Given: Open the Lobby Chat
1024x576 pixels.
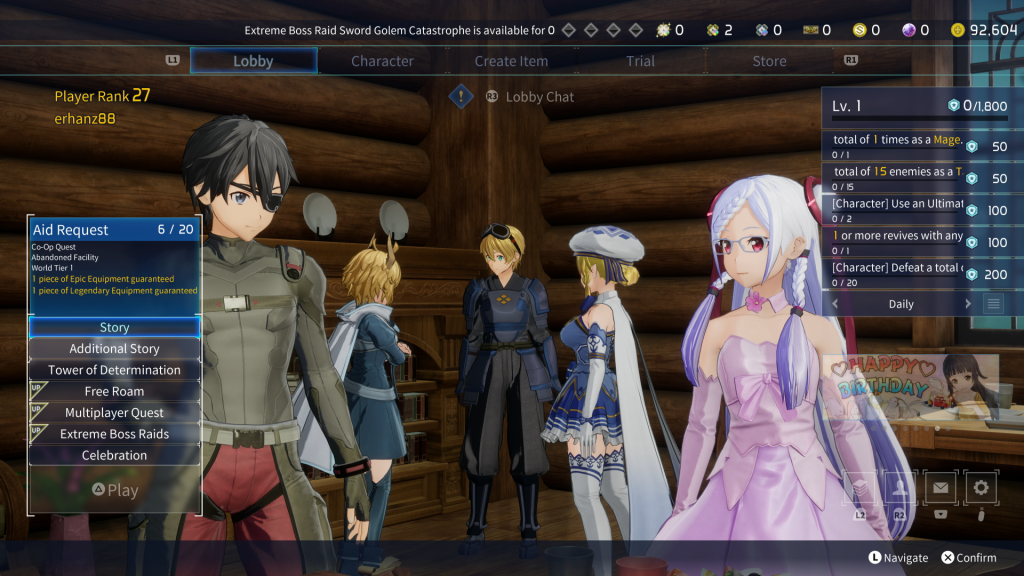Looking at the screenshot, I should click(539, 97).
